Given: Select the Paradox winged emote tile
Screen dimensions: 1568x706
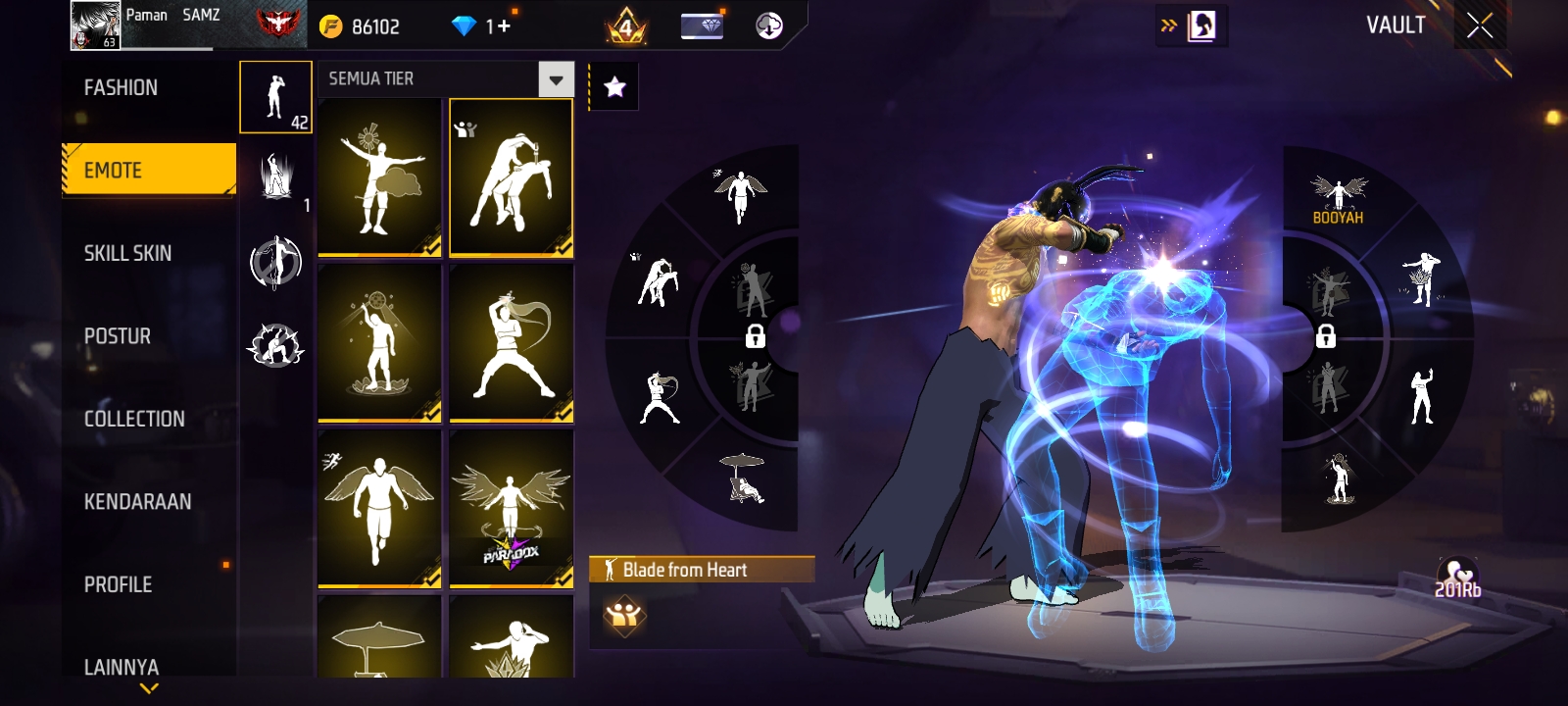Looking at the screenshot, I should pyautogui.click(x=511, y=509).
